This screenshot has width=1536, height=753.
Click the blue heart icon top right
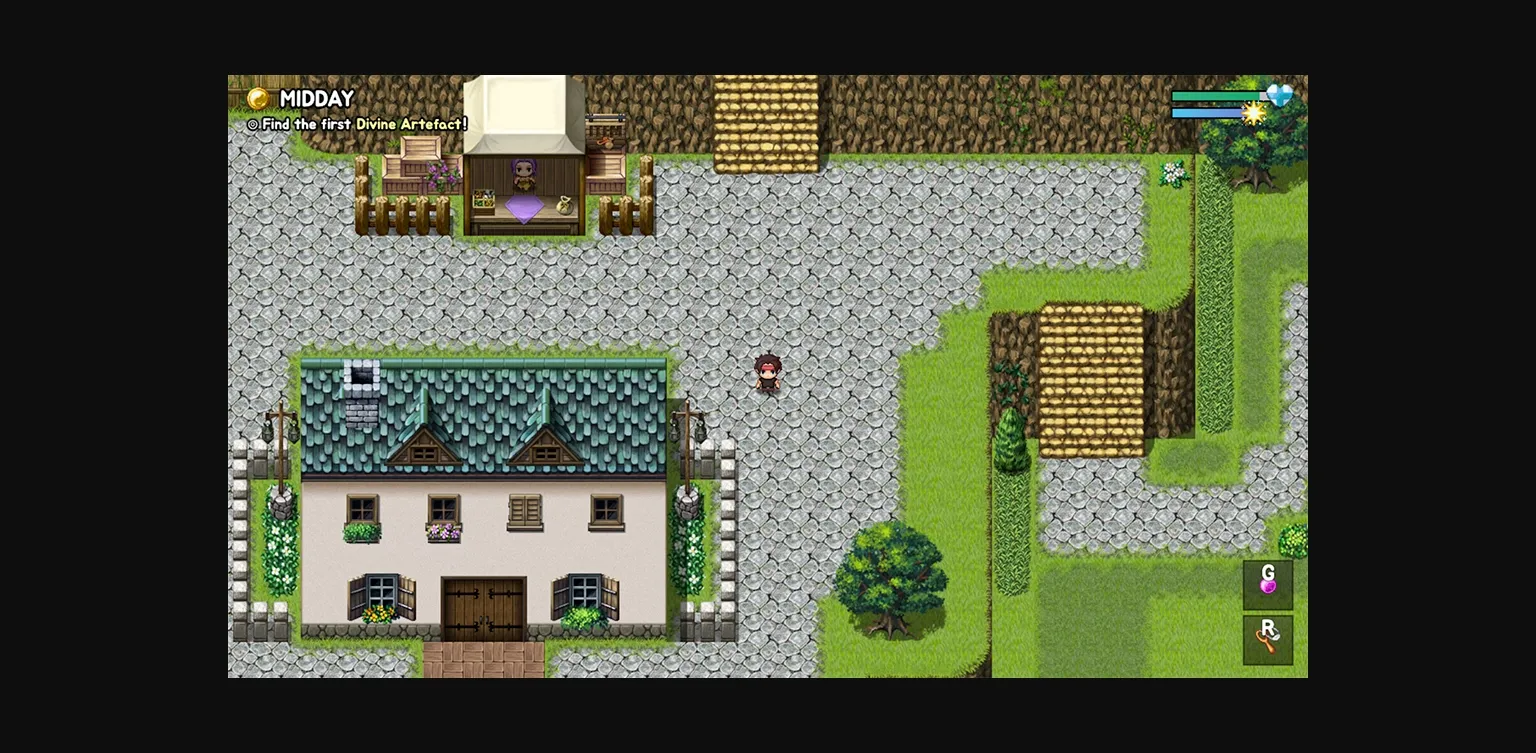[x=1277, y=93]
